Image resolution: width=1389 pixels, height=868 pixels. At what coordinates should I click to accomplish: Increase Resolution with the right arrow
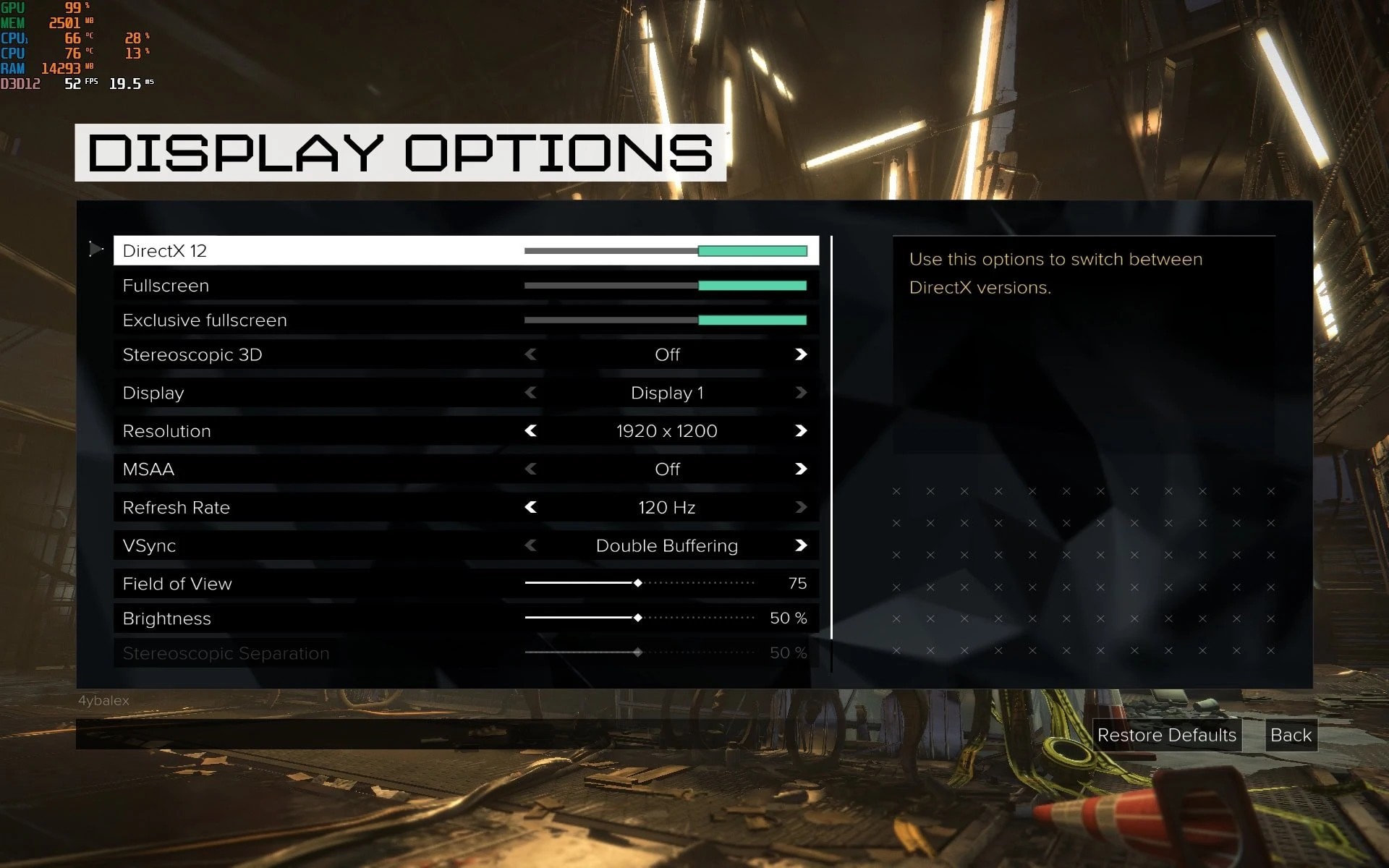tap(800, 431)
